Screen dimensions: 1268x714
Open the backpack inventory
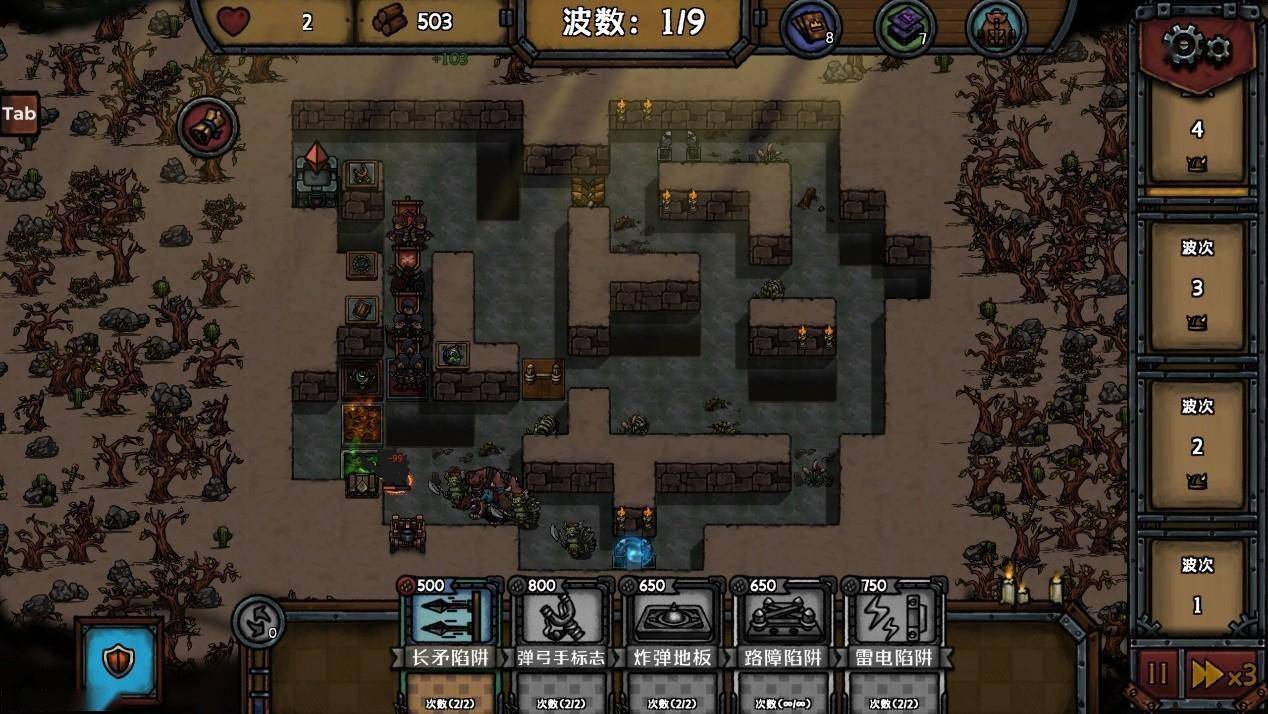coord(995,28)
